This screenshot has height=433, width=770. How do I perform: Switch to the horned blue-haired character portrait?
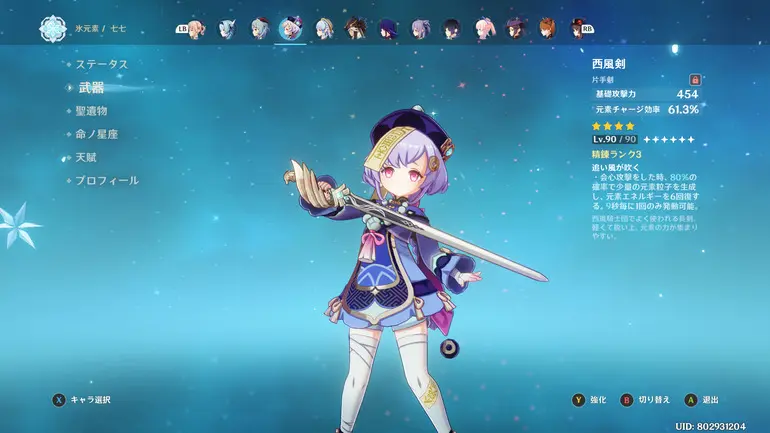coord(228,27)
